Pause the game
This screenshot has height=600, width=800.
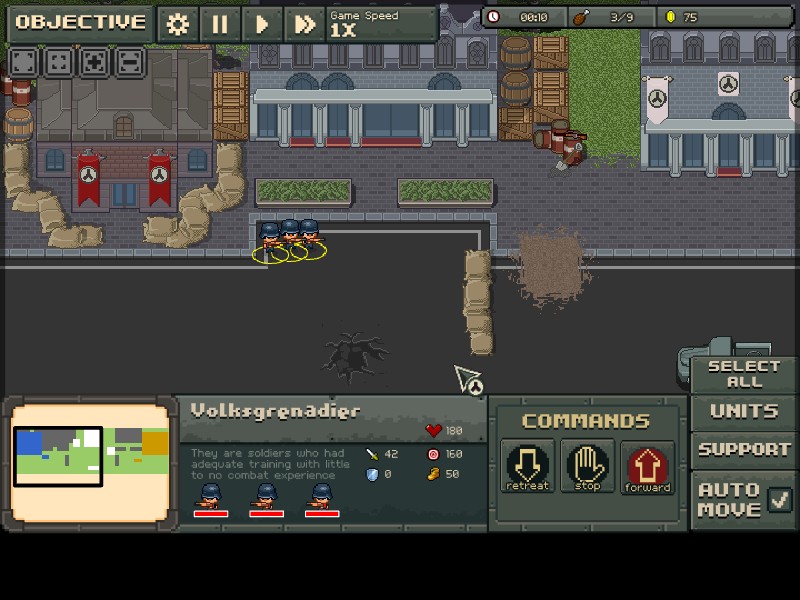[x=220, y=25]
